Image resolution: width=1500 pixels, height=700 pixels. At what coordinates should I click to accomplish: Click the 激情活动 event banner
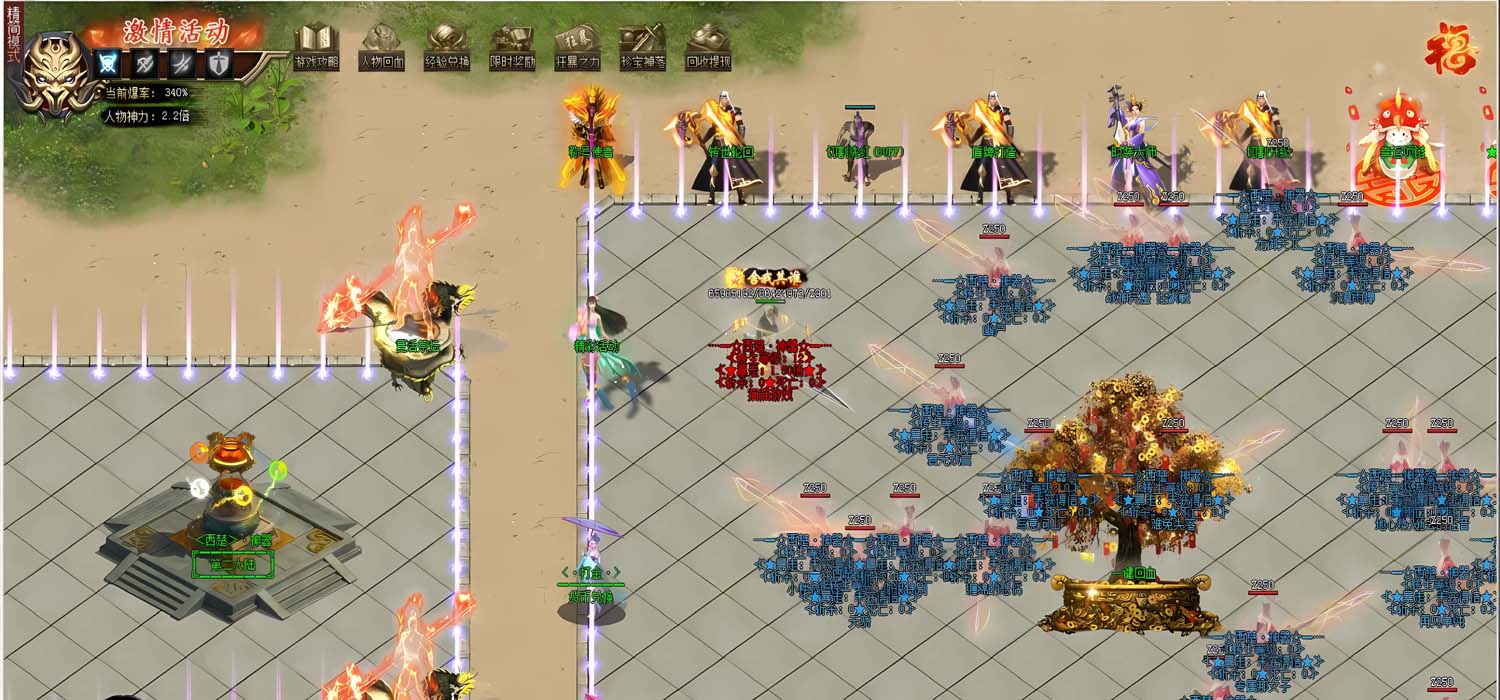(176, 31)
